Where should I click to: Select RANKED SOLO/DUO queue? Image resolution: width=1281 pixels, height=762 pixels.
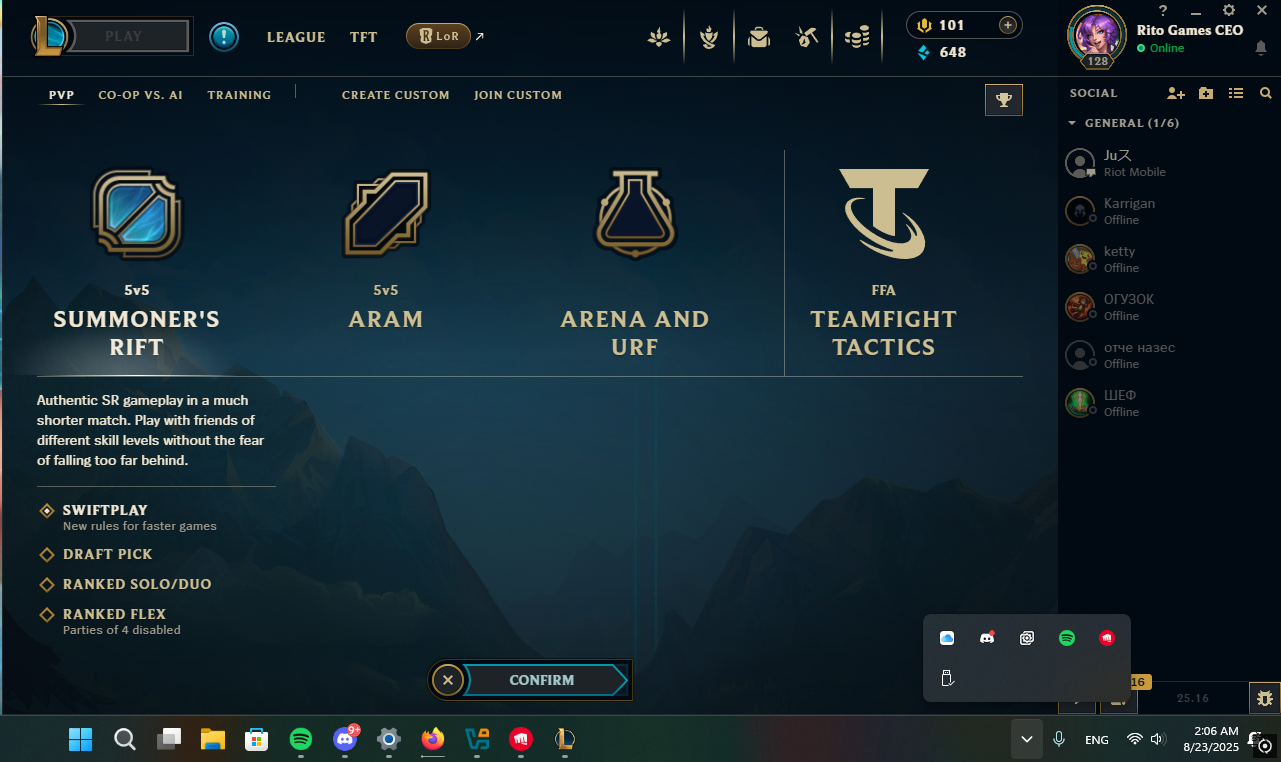coord(136,584)
